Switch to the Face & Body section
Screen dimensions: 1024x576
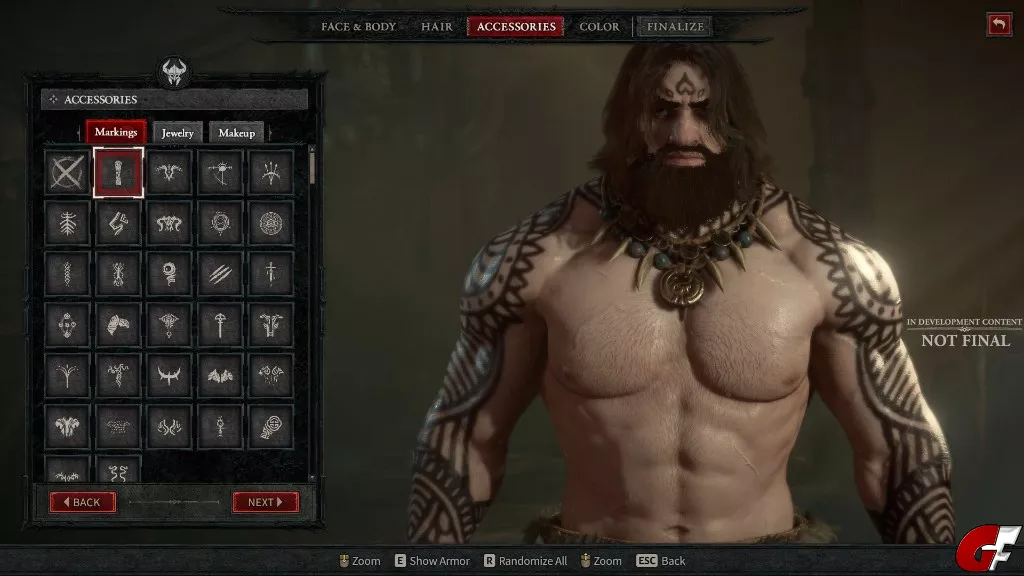tap(358, 27)
